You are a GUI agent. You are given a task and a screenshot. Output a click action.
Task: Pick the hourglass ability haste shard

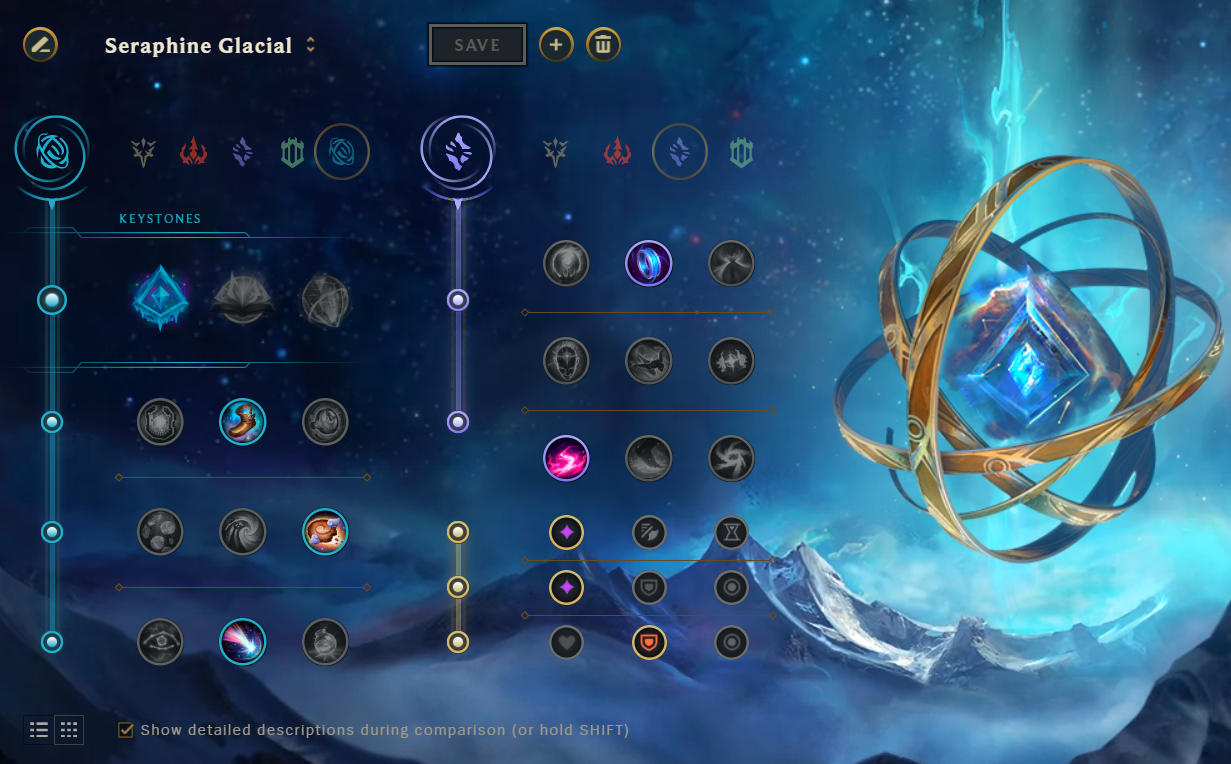731,532
